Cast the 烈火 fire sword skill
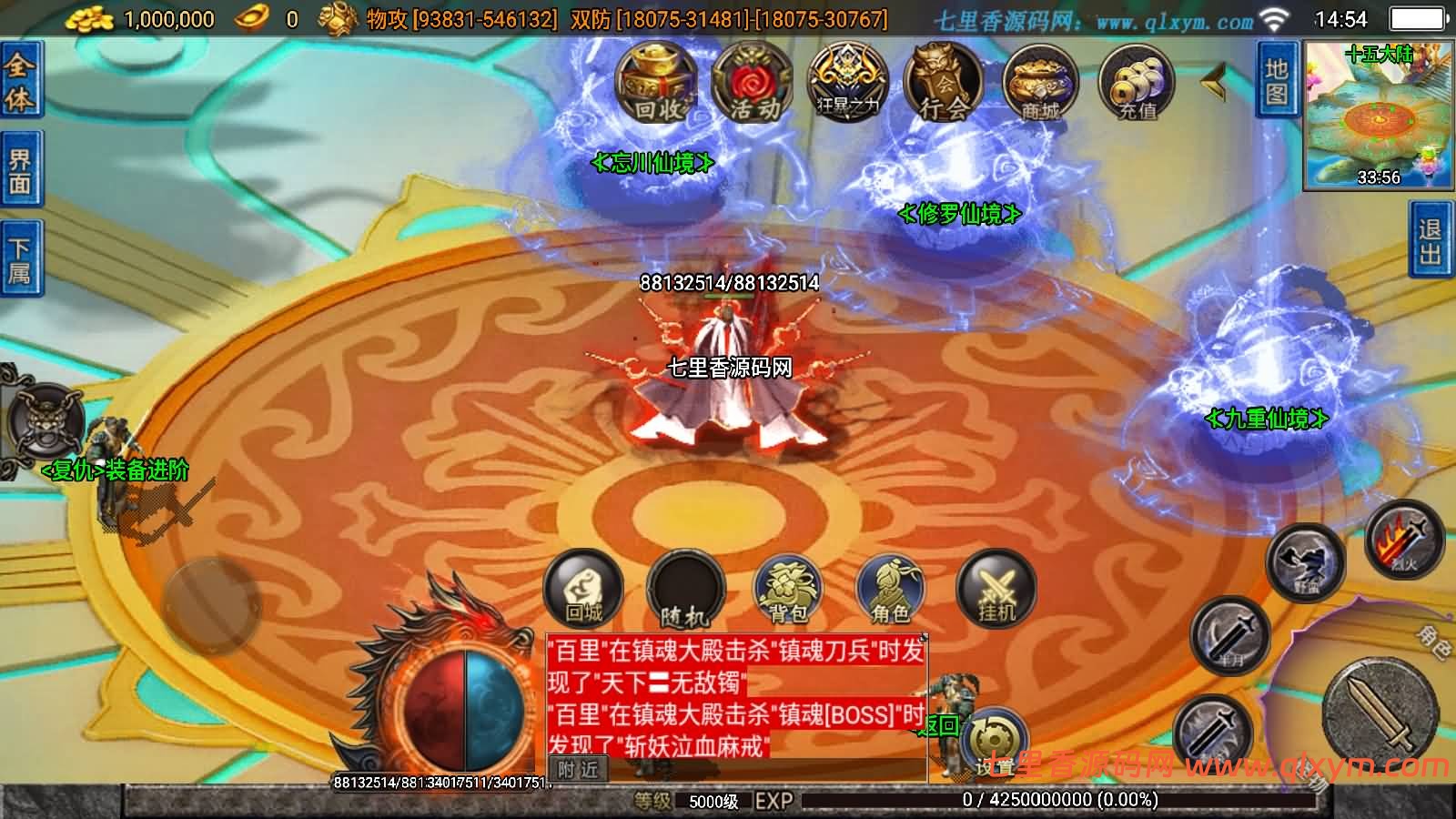Screen dimensions: 1456x819 pyautogui.click(x=1406, y=546)
